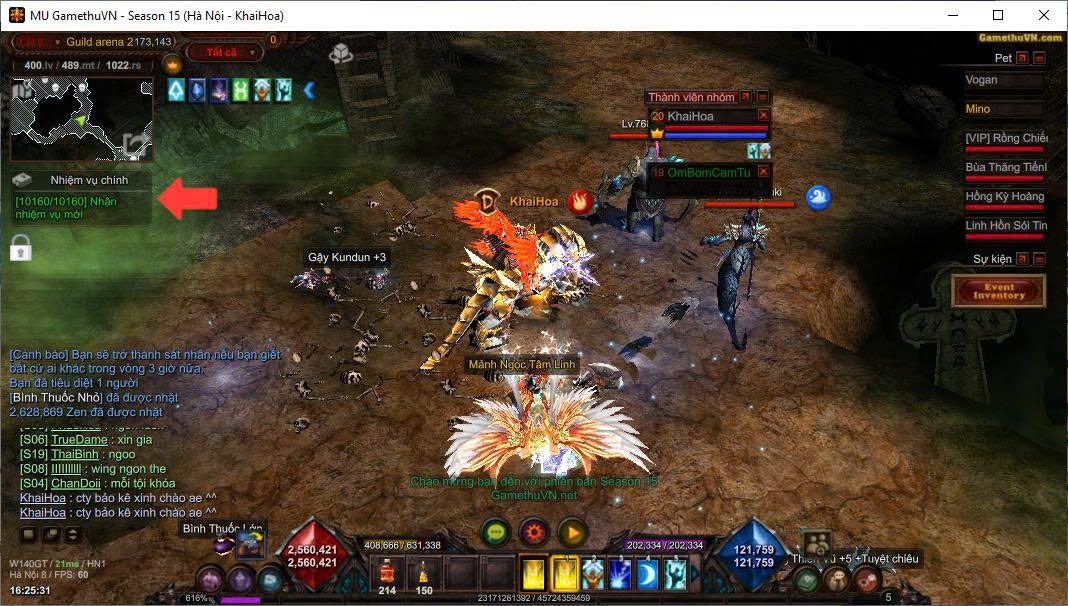Open the orange gear settings button
This screenshot has height=606, width=1068.
coord(534,532)
